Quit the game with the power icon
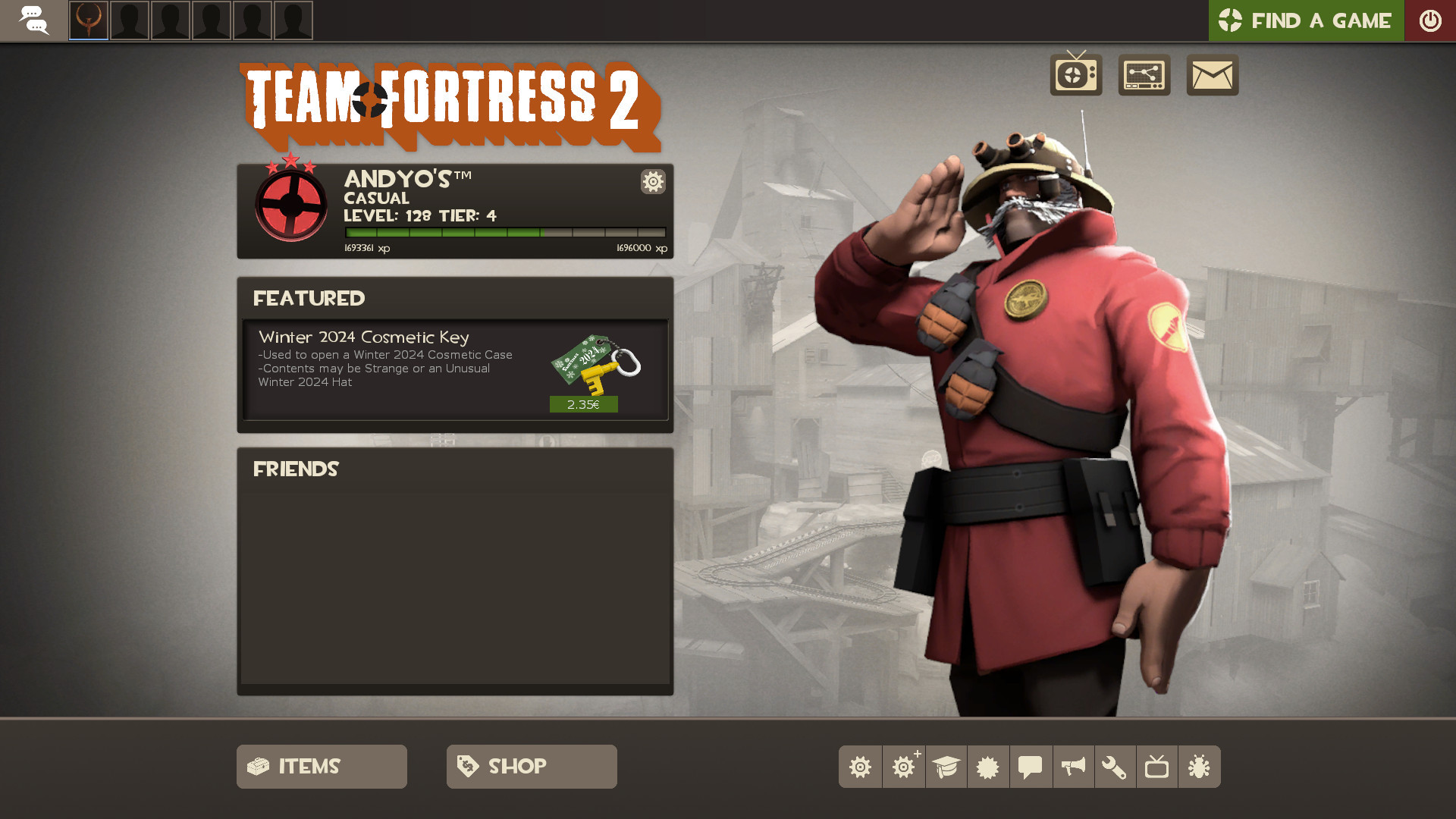Viewport: 1456px width, 819px height. point(1430,20)
